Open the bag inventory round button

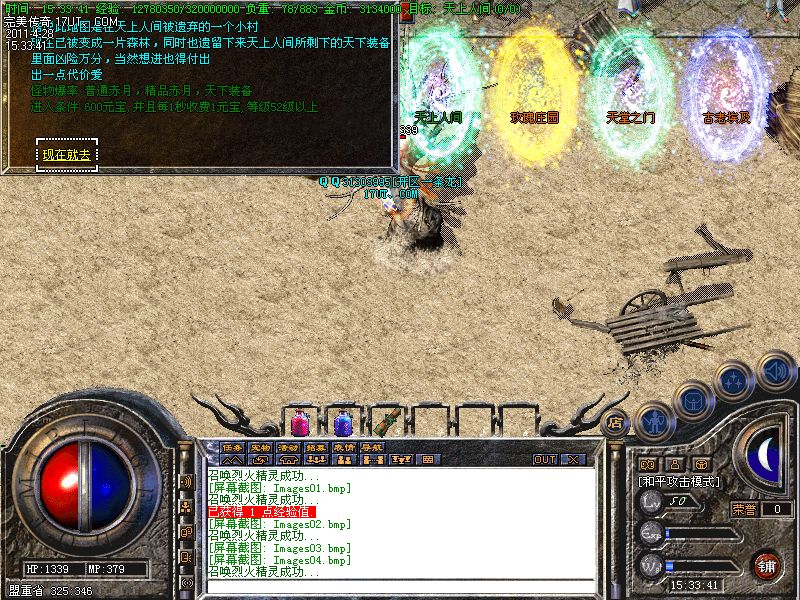(693, 400)
